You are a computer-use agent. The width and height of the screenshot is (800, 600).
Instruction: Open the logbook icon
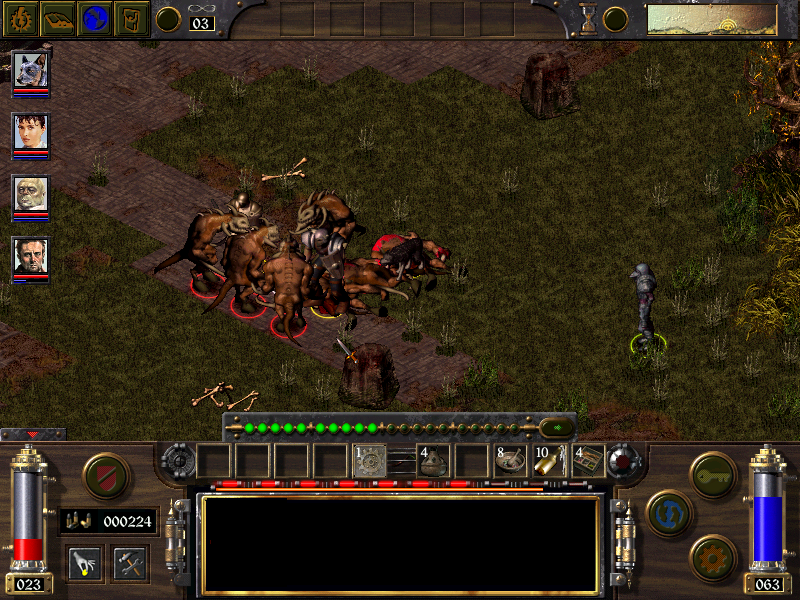pyautogui.click(x=59, y=18)
